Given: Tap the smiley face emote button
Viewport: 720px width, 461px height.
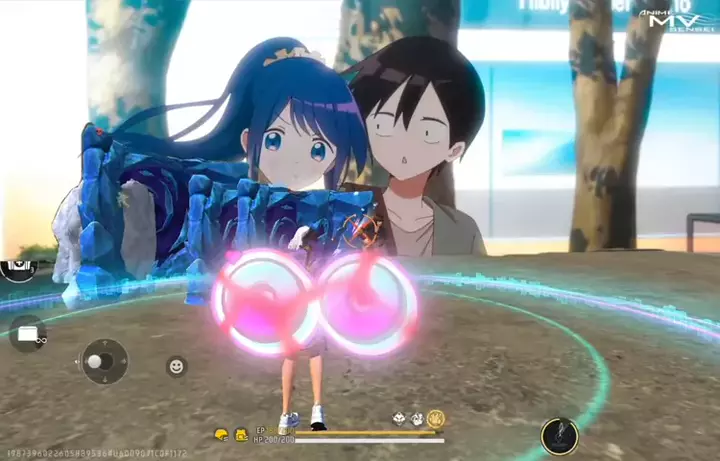Looking at the screenshot, I should coord(177,366).
